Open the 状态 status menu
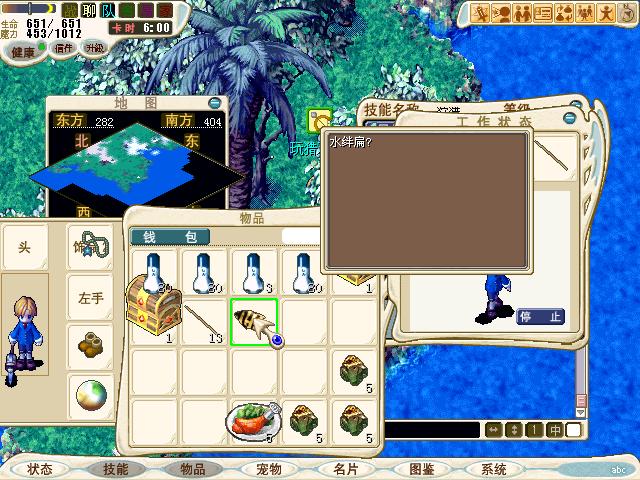Screen dimensions: 640x480 [40, 468]
